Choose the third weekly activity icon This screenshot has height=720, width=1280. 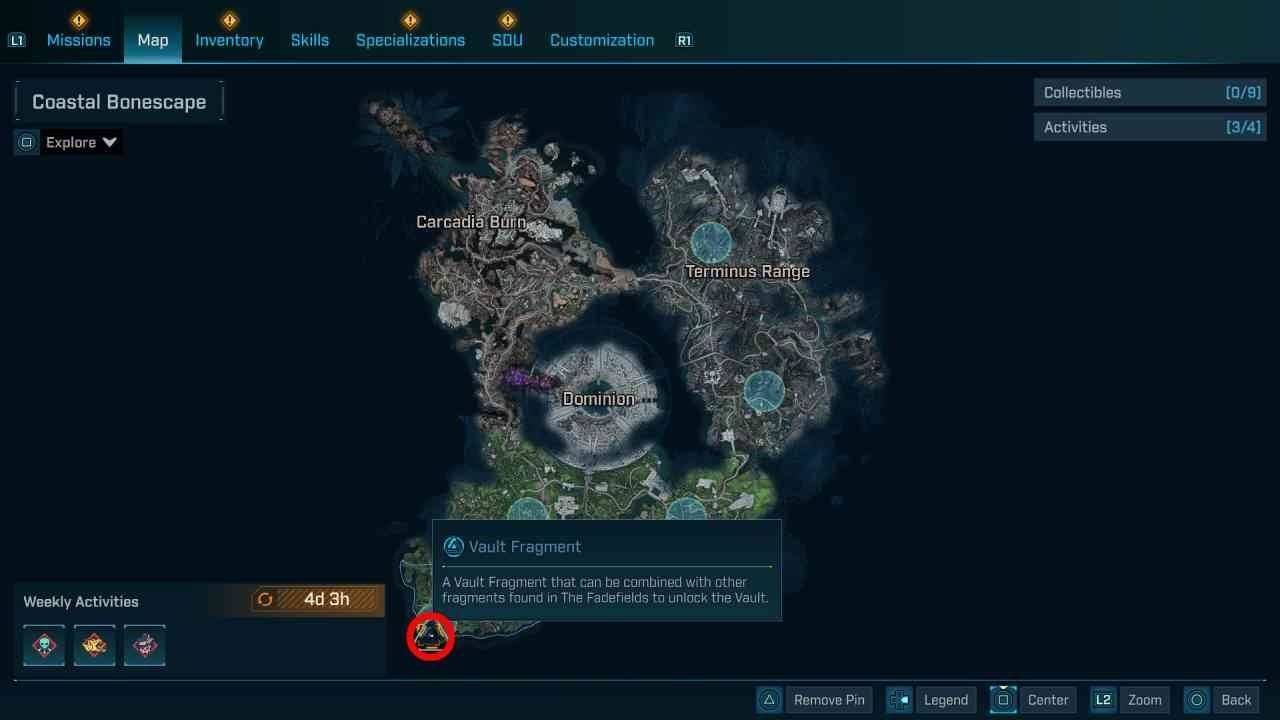pyautogui.click(x=145, y=646)
